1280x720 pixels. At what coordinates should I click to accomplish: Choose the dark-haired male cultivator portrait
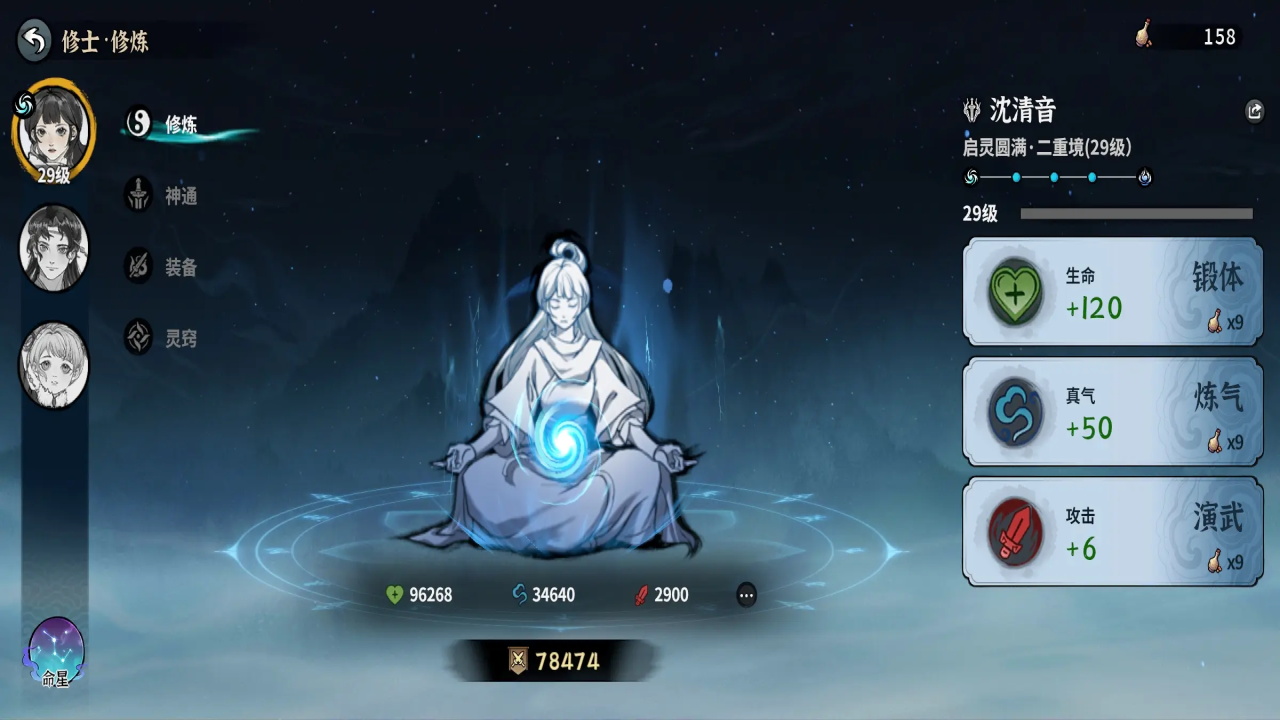click(54, 248)
